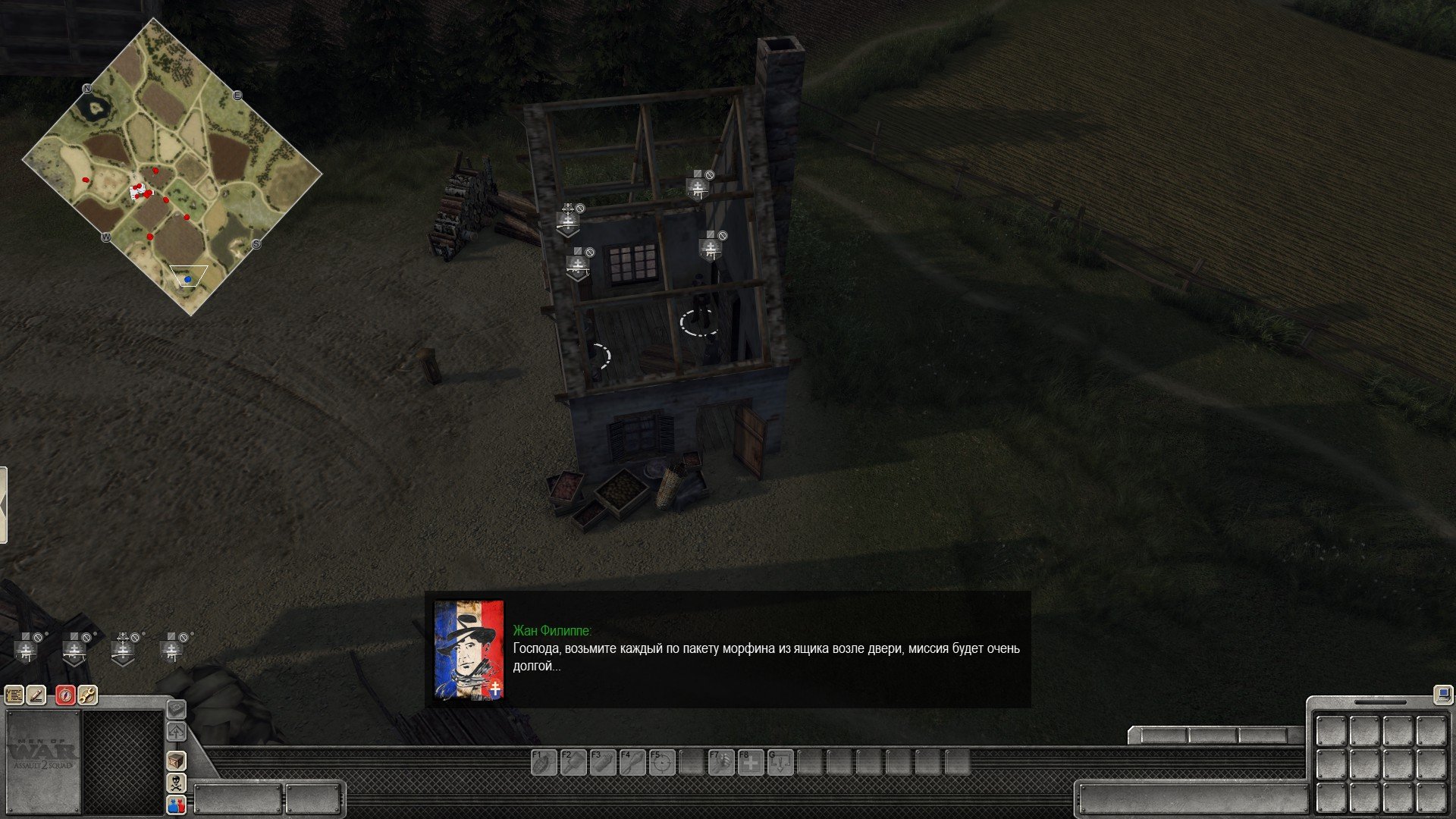Click Jean Philippe's dialogue portrait
Image resolution: width=1456 pixels, height=819 pixels.
click(469, 650)
